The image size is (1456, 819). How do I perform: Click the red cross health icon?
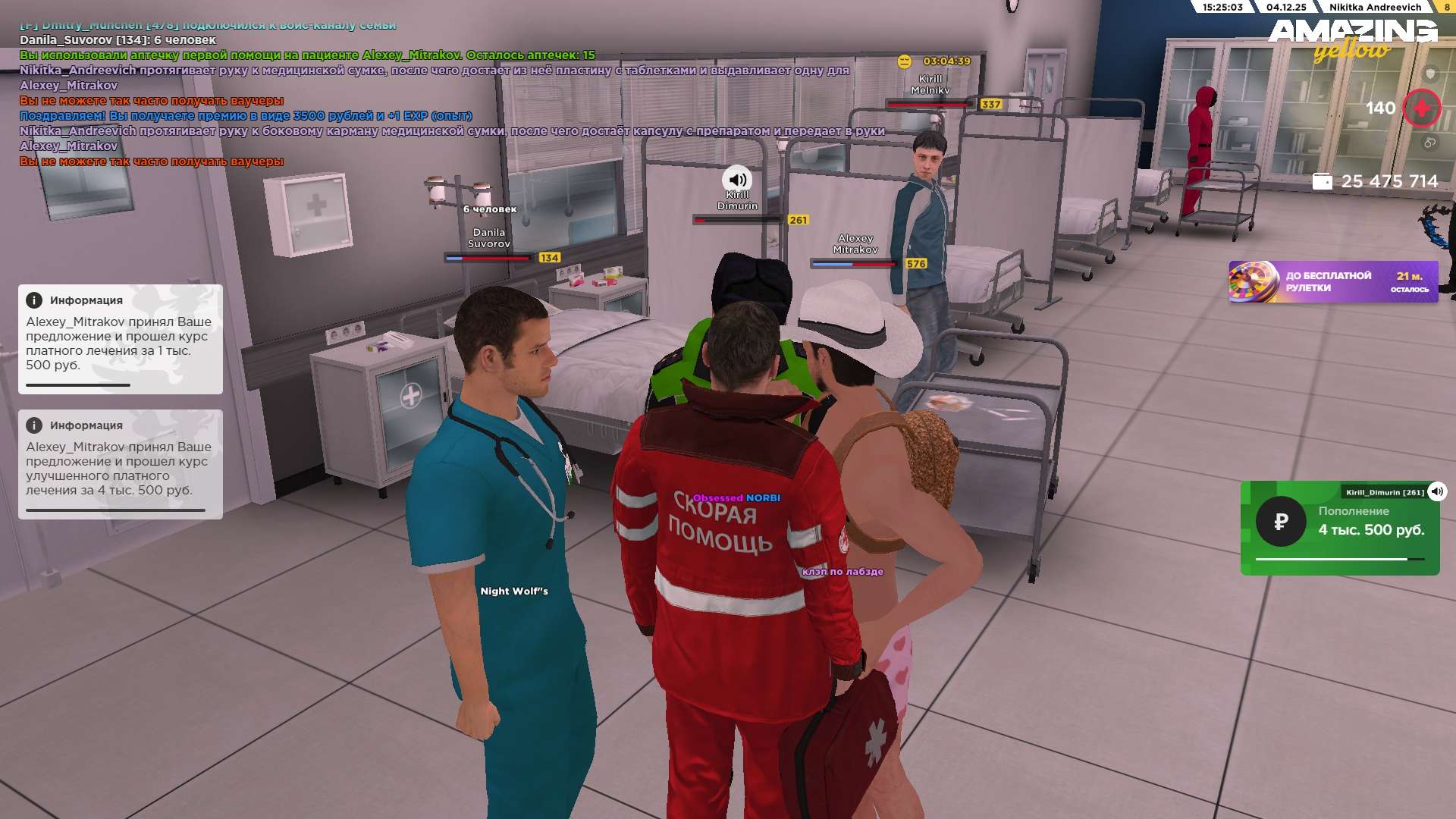click(x=1421, y=108)
